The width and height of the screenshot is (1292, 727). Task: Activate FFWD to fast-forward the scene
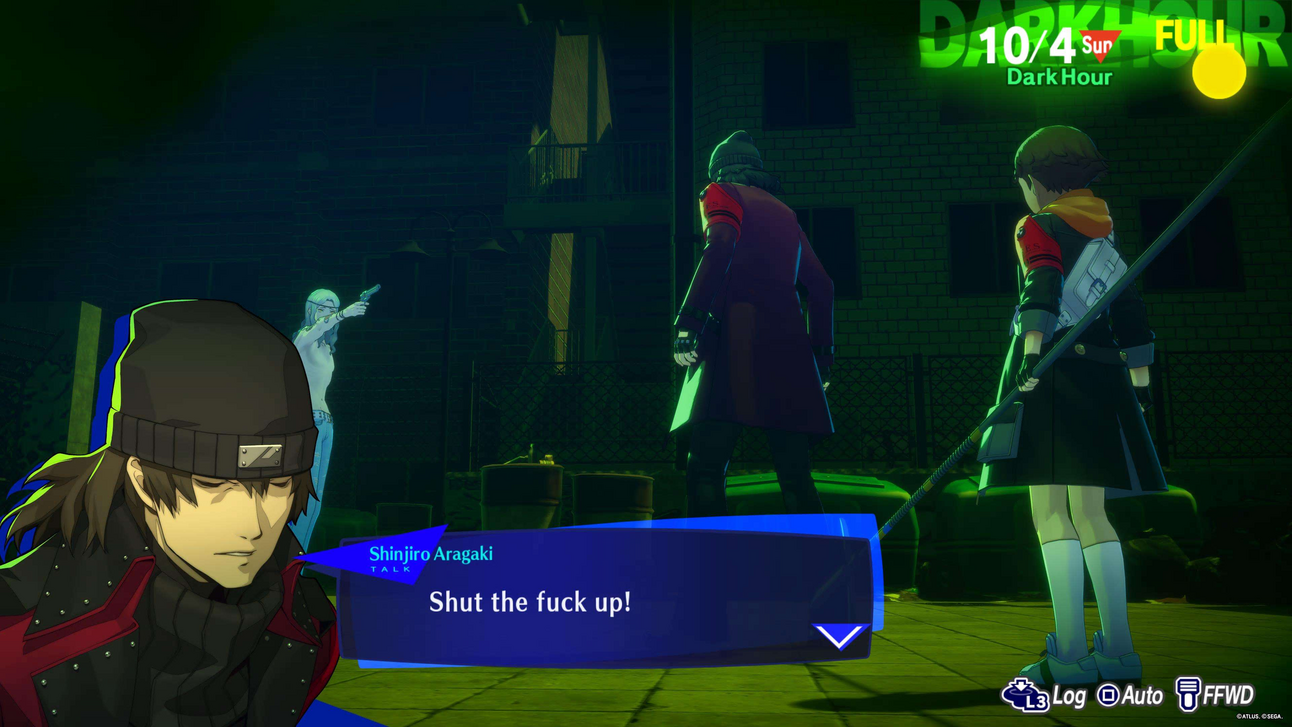tap(1214, 694)
